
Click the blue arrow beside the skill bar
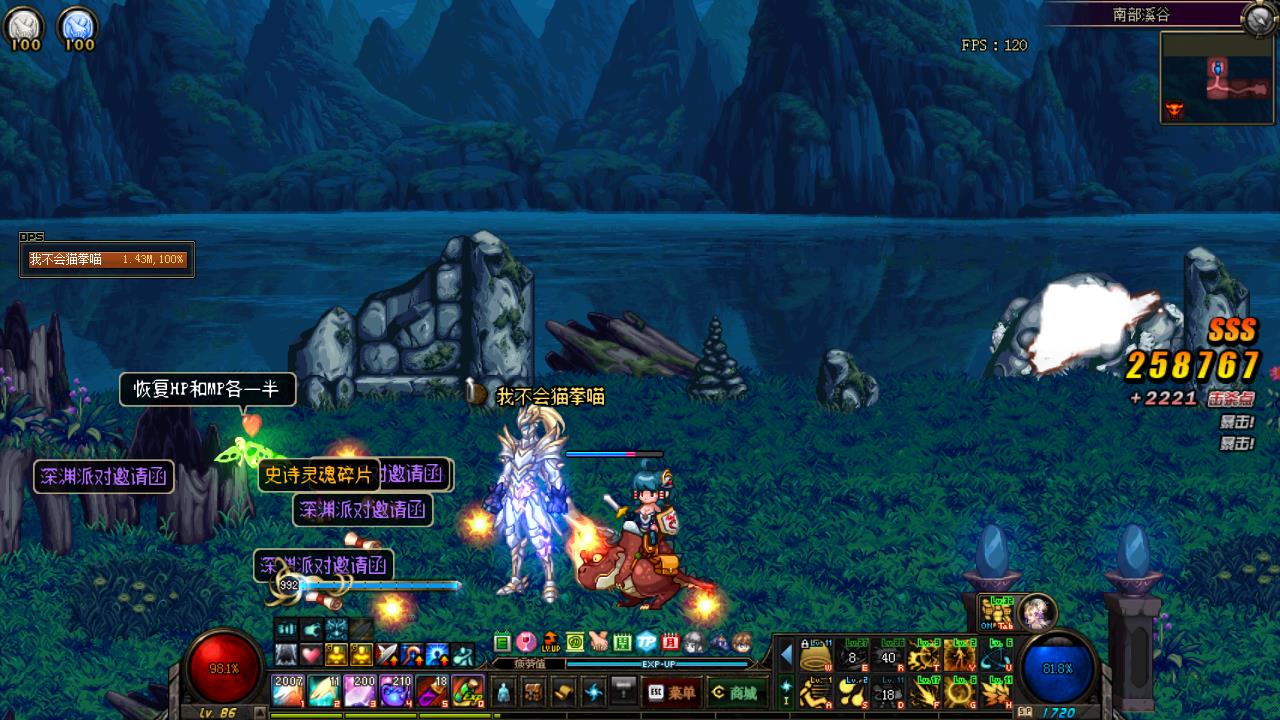pos(786,656)
